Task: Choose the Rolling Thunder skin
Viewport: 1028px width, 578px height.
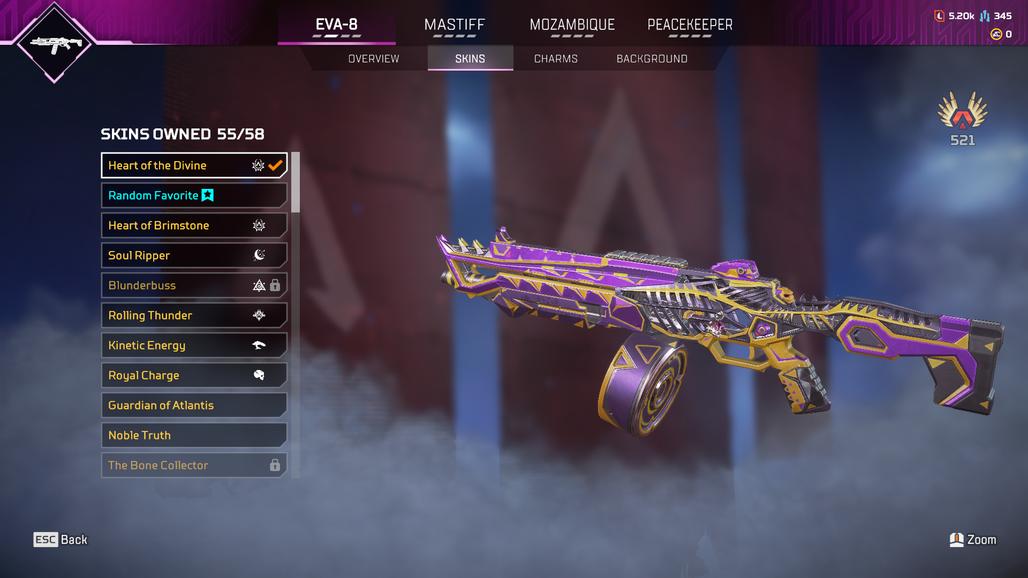Action: pyautogui.click(x=193, y=316)
